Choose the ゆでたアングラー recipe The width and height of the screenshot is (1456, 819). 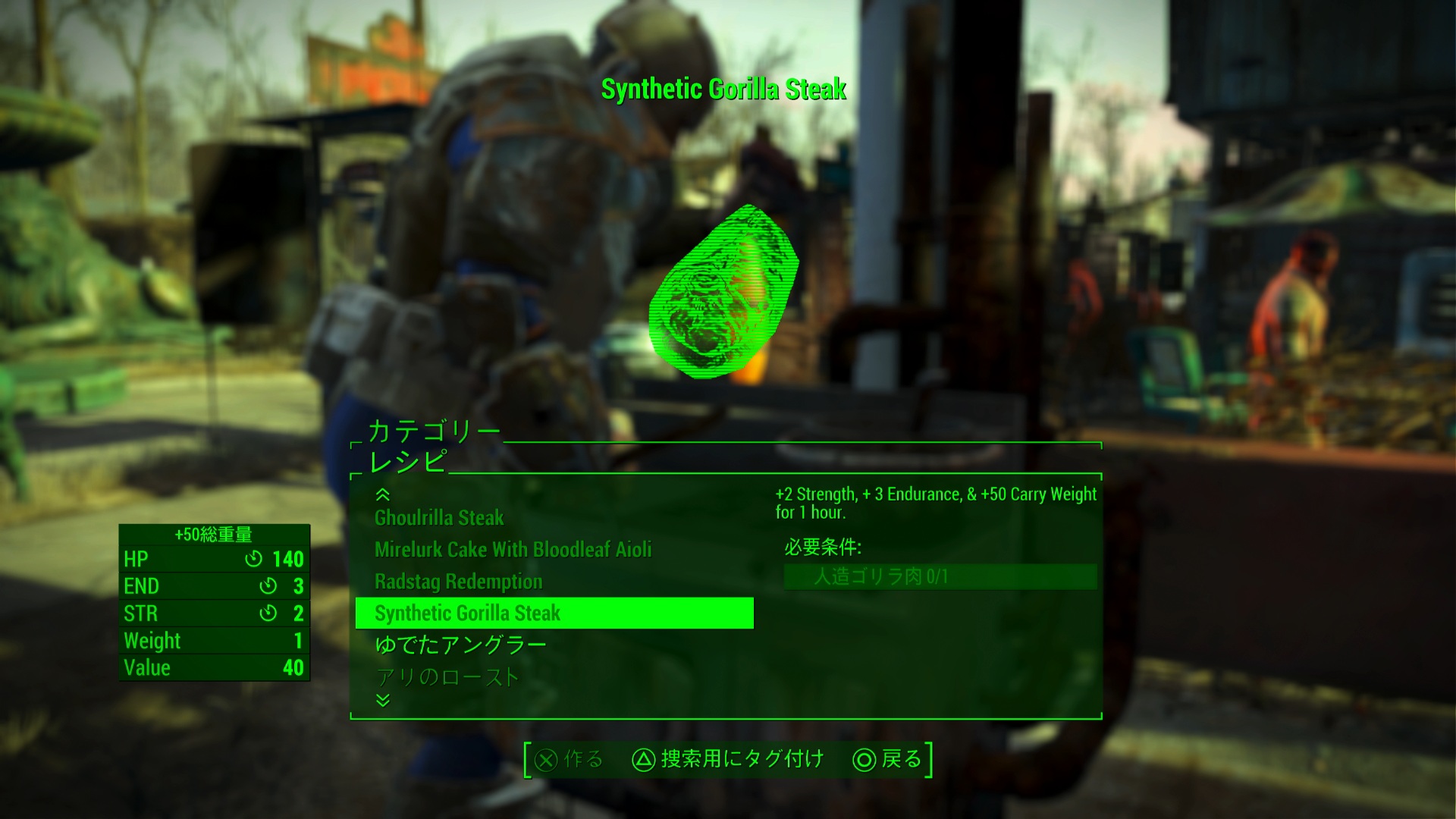coord(460,645)
